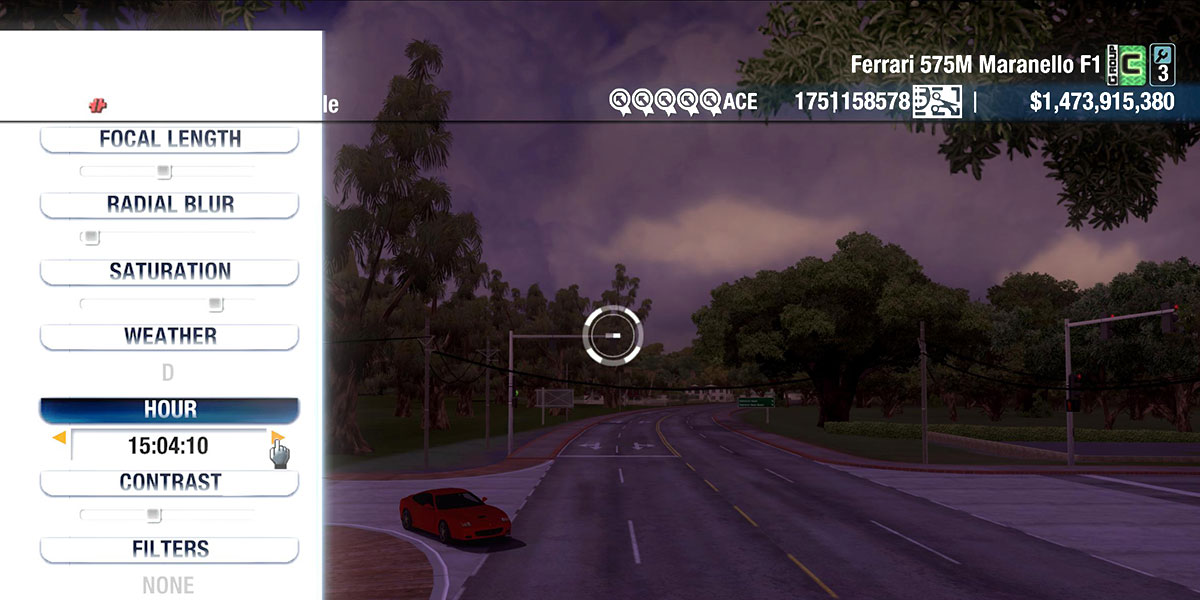
Task: Click the 15:04:10 time field
Action: 168,446
